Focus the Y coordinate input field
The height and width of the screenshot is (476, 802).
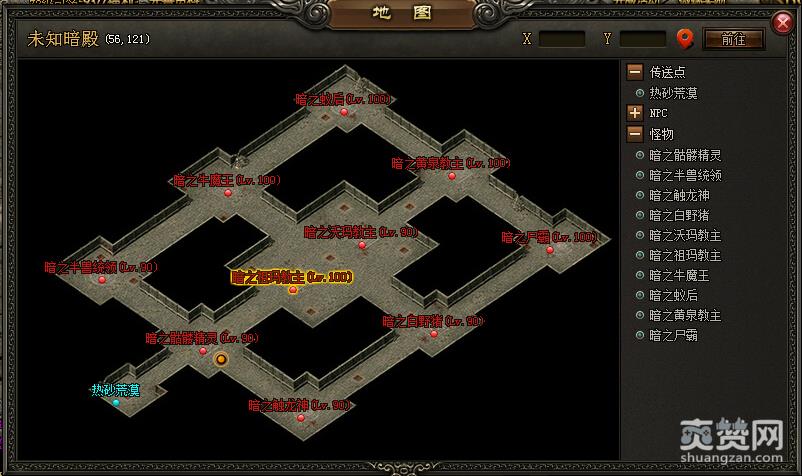coord(642,39)
